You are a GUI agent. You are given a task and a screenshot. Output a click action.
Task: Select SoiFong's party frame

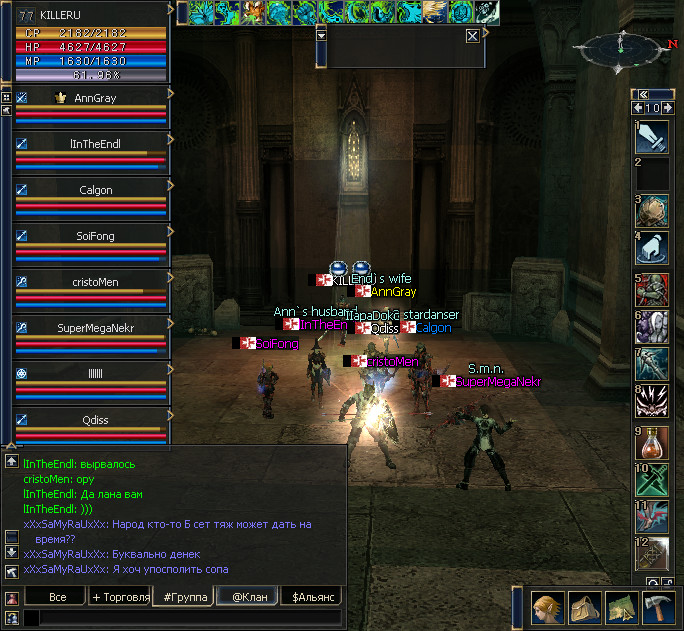[94, 236]
